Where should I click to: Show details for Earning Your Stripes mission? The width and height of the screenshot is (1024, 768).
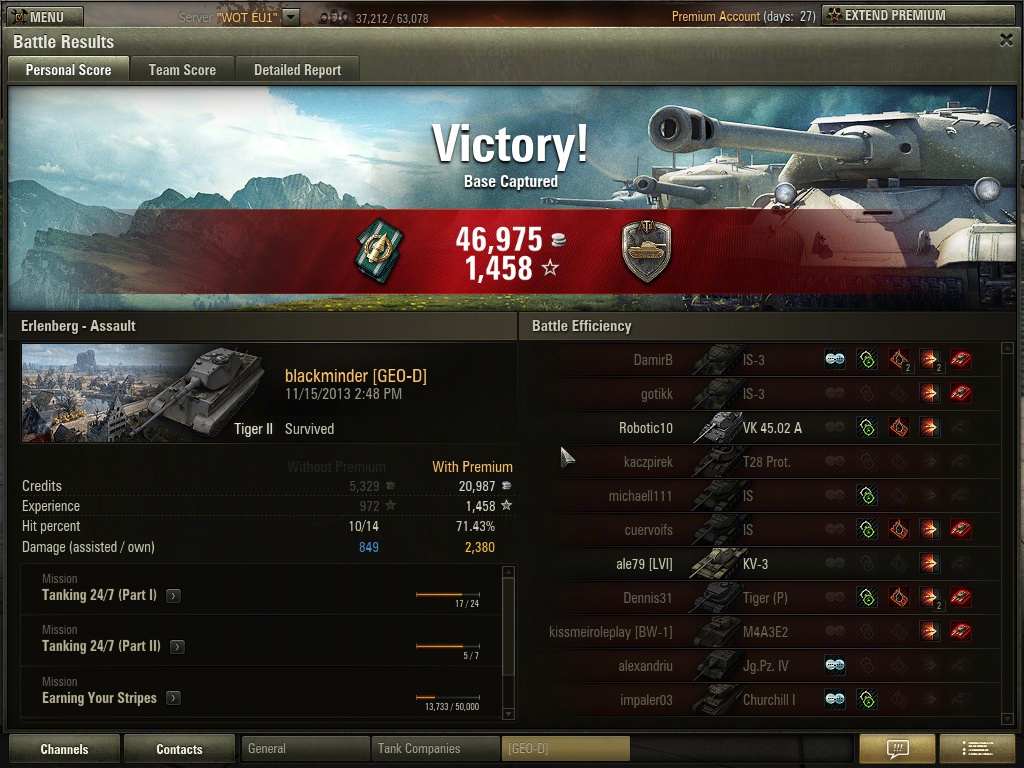[173, 698]
